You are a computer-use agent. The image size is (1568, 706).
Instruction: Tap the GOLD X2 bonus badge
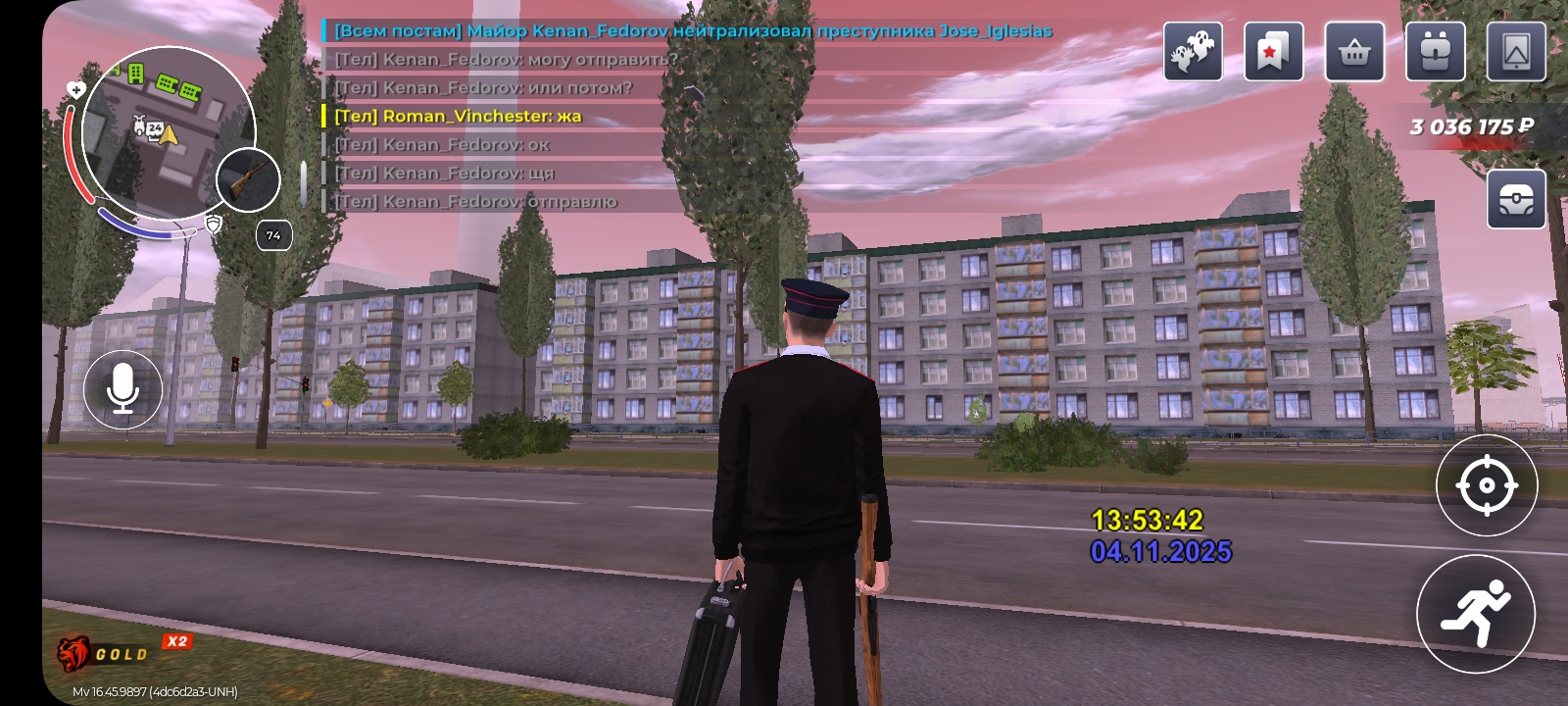pos(122,651)
